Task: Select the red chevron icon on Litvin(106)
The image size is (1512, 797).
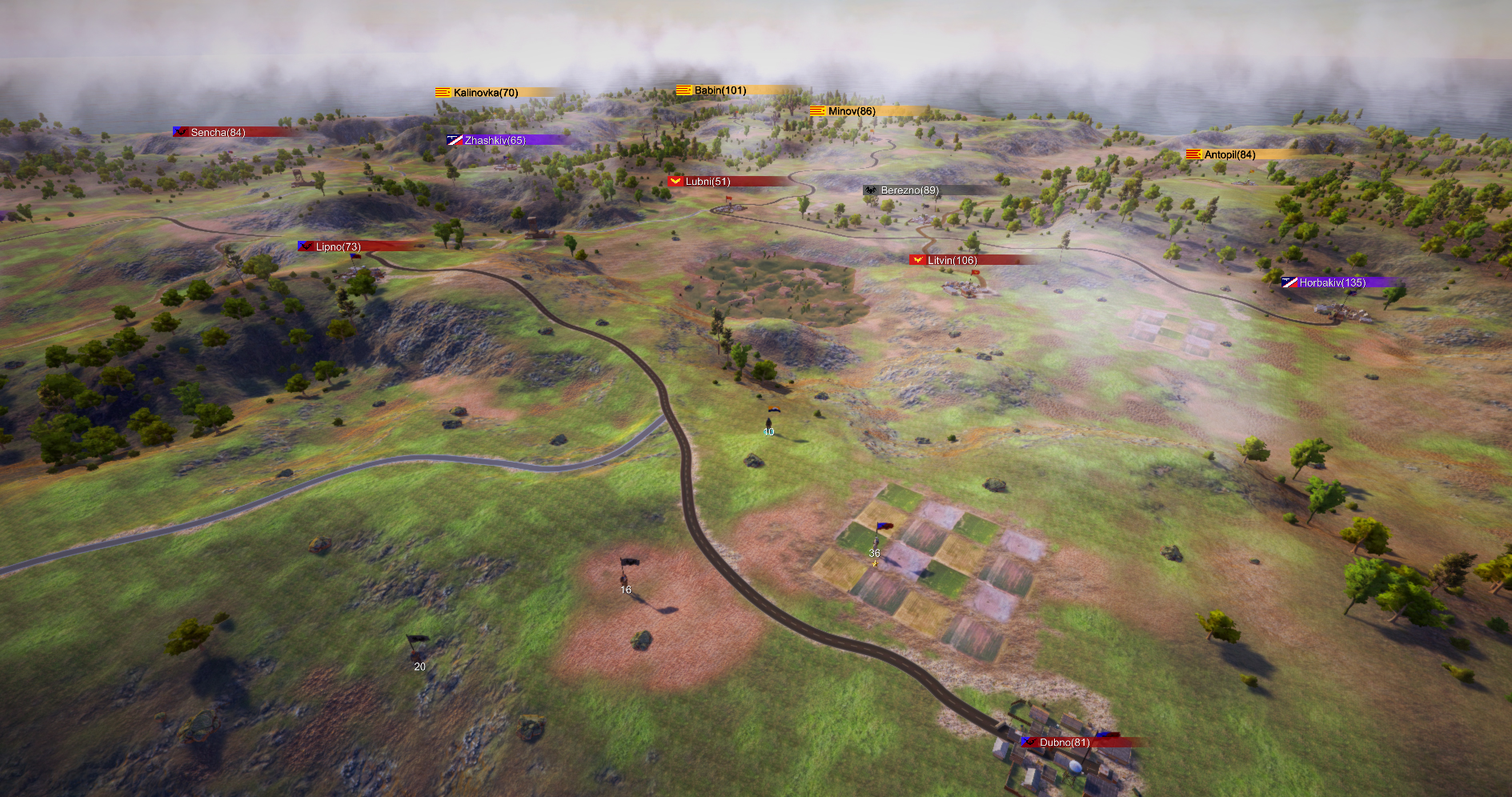Action: click(x=916, y=260)
